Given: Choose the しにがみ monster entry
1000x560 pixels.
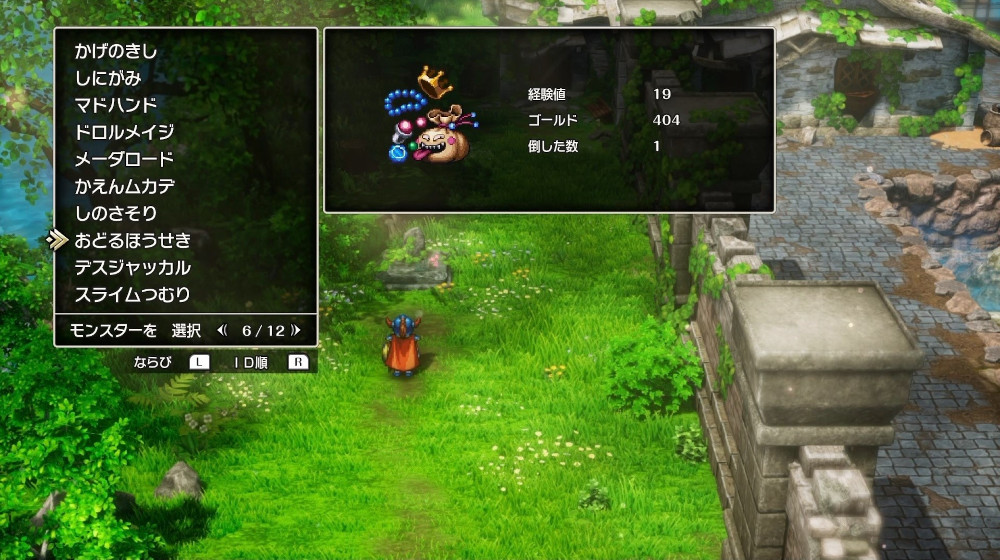Looking at the screenshot, I should [x=108, y=78].
